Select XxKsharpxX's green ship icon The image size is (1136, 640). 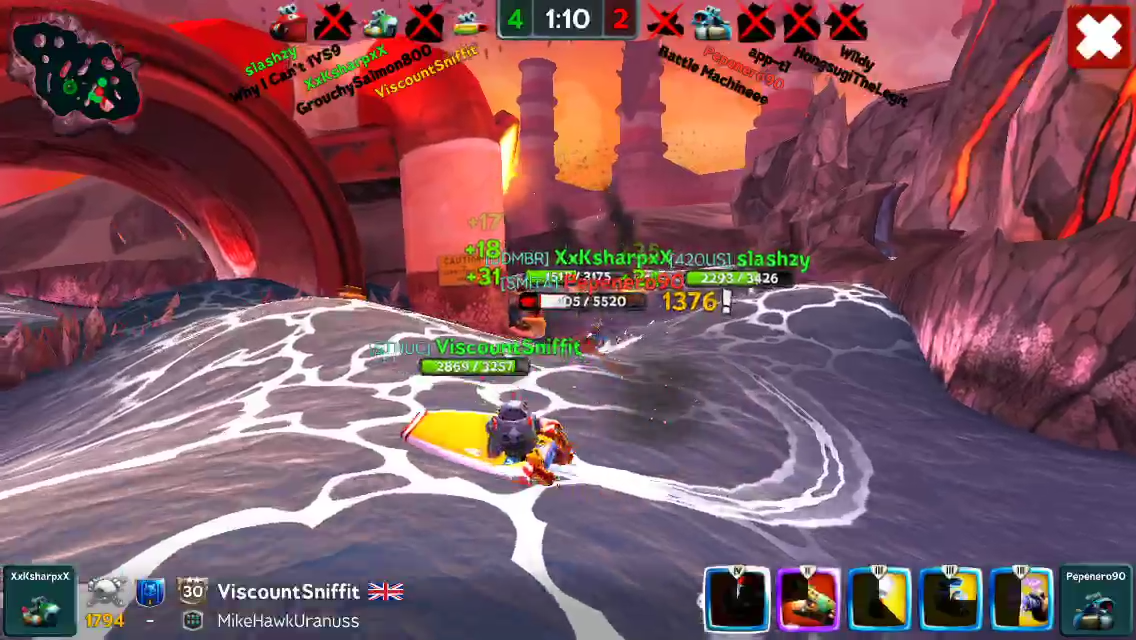[x=379, y=20]
